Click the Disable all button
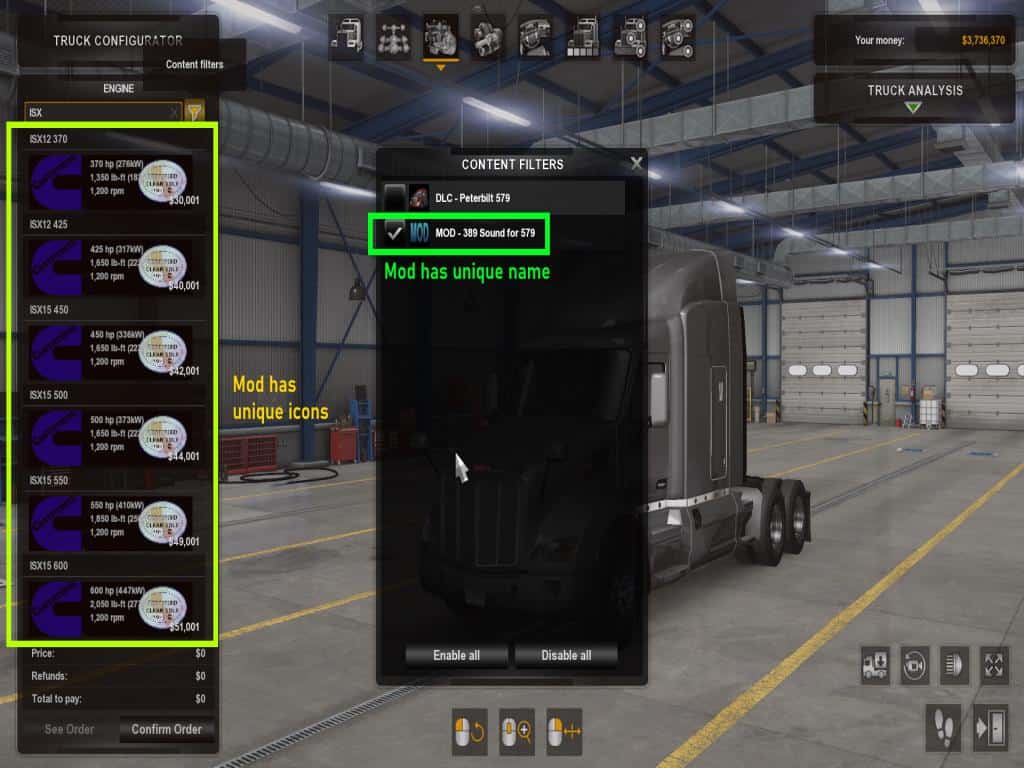Viewport: 1024px width, 768px height. click(566, 655)
